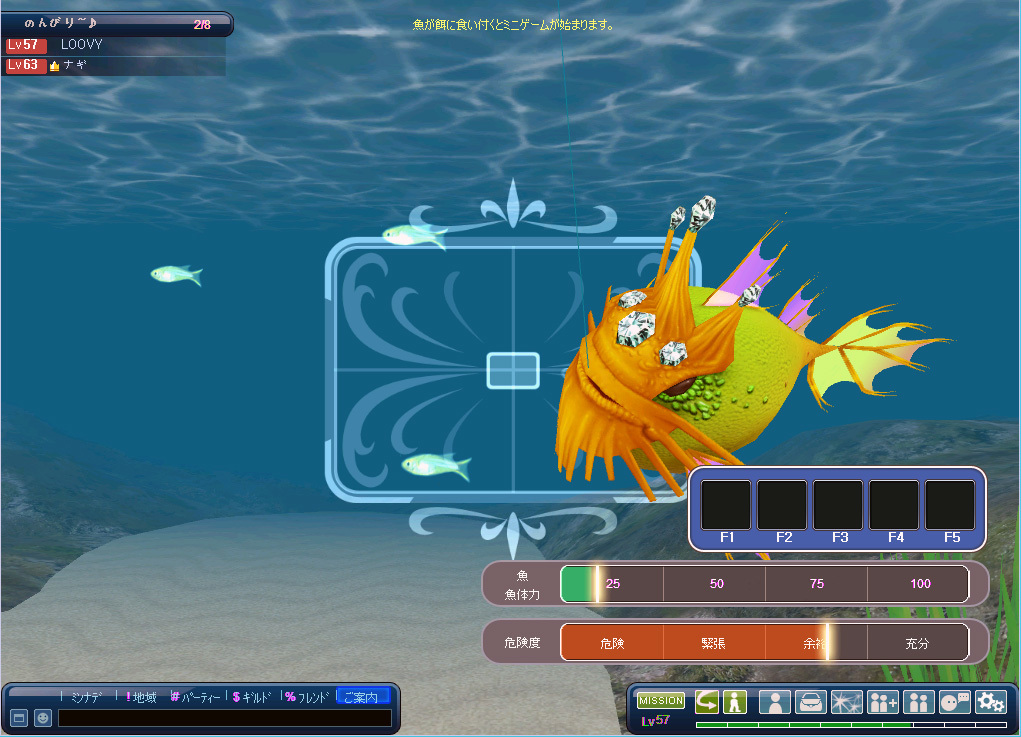Switch to the 地域 chat tab
This screenshot has width=1021, height=737.
click(x=142, y=697)
